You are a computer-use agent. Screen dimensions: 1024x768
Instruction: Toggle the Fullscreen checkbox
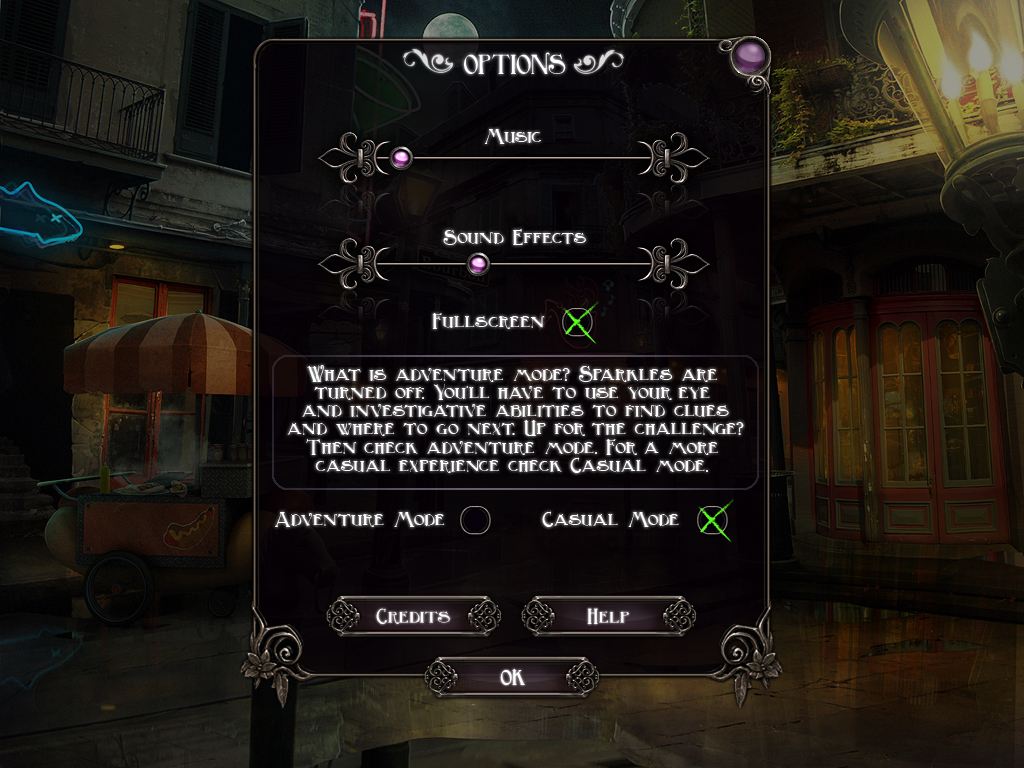(x=578, y=321)
